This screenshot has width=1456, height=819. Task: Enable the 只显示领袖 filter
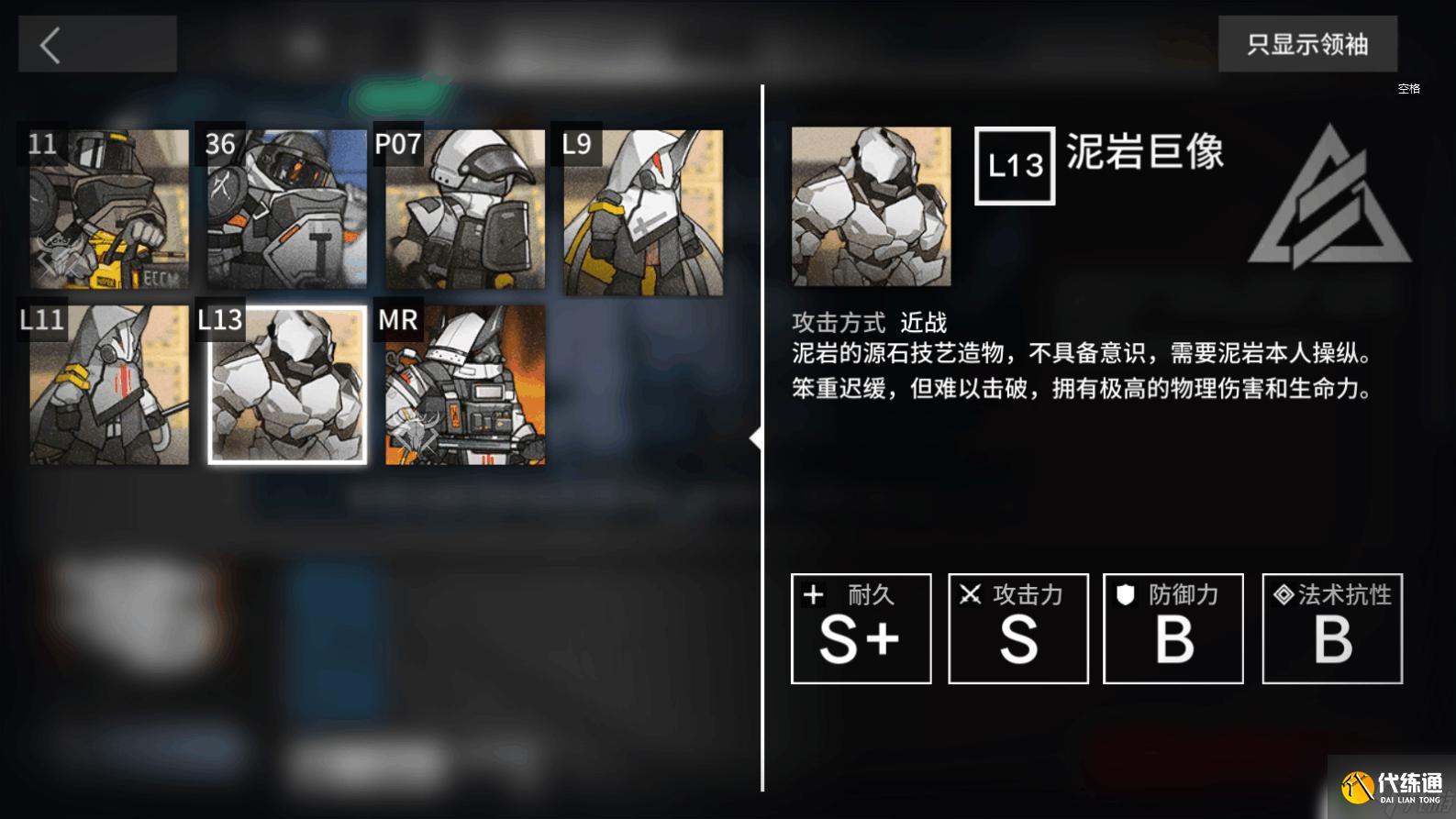[x=1306, y=43]
